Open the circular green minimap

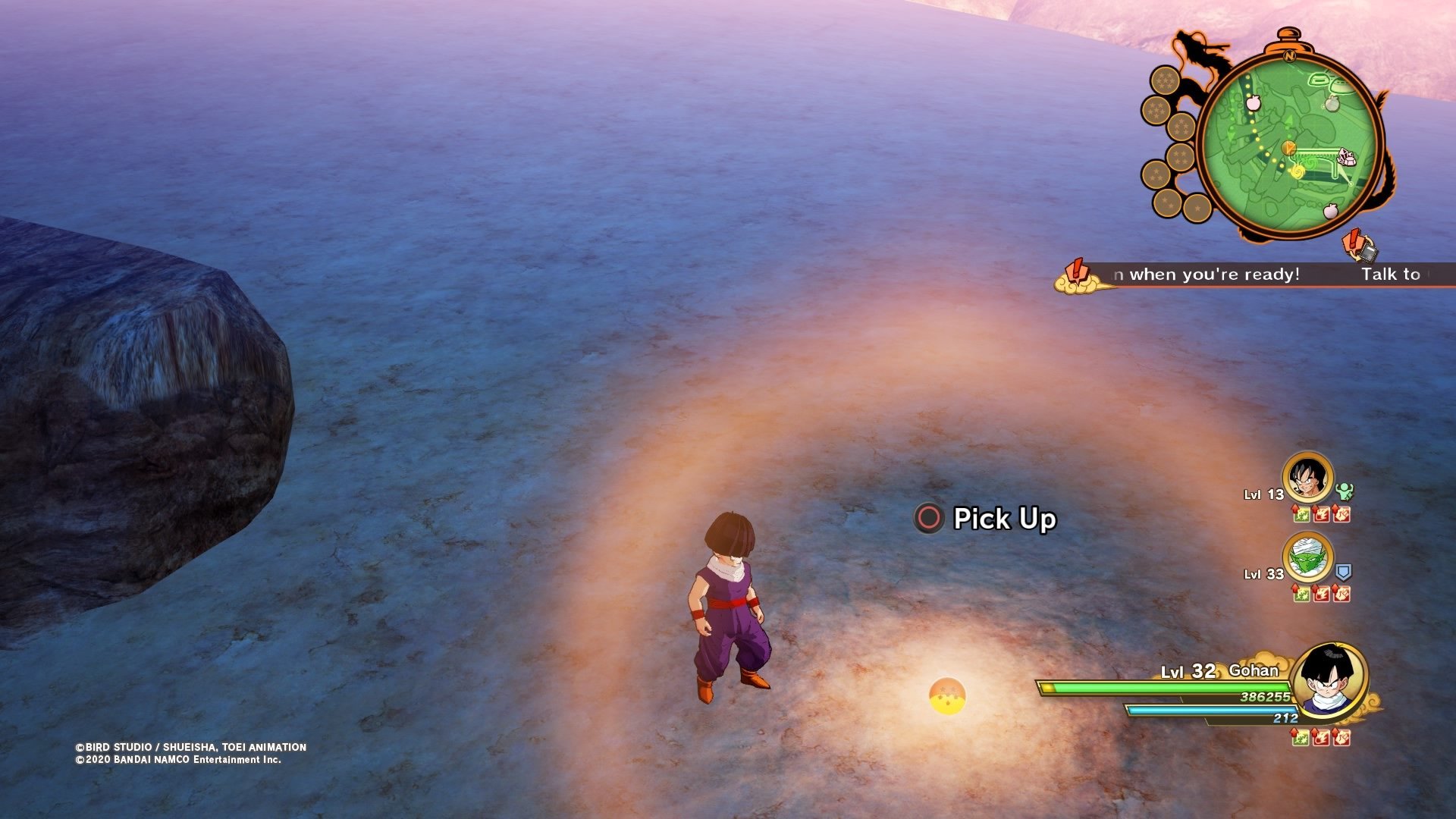pos(1291,144)
